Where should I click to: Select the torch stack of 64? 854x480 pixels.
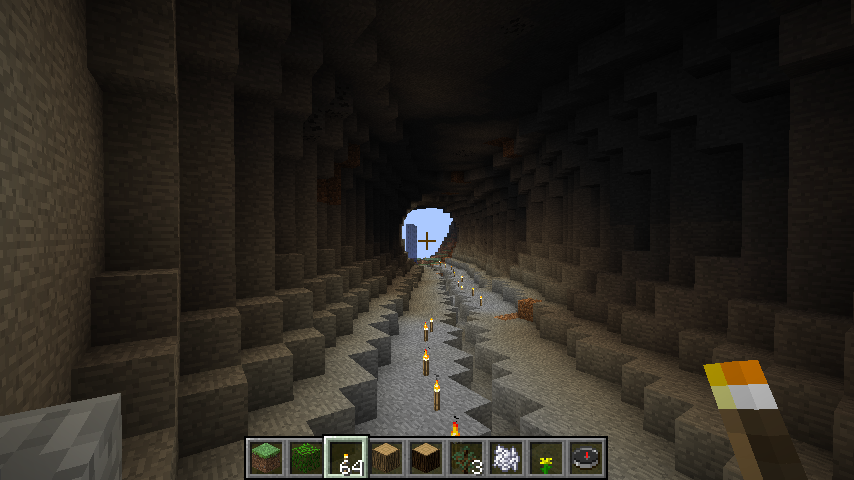(347, 457)
